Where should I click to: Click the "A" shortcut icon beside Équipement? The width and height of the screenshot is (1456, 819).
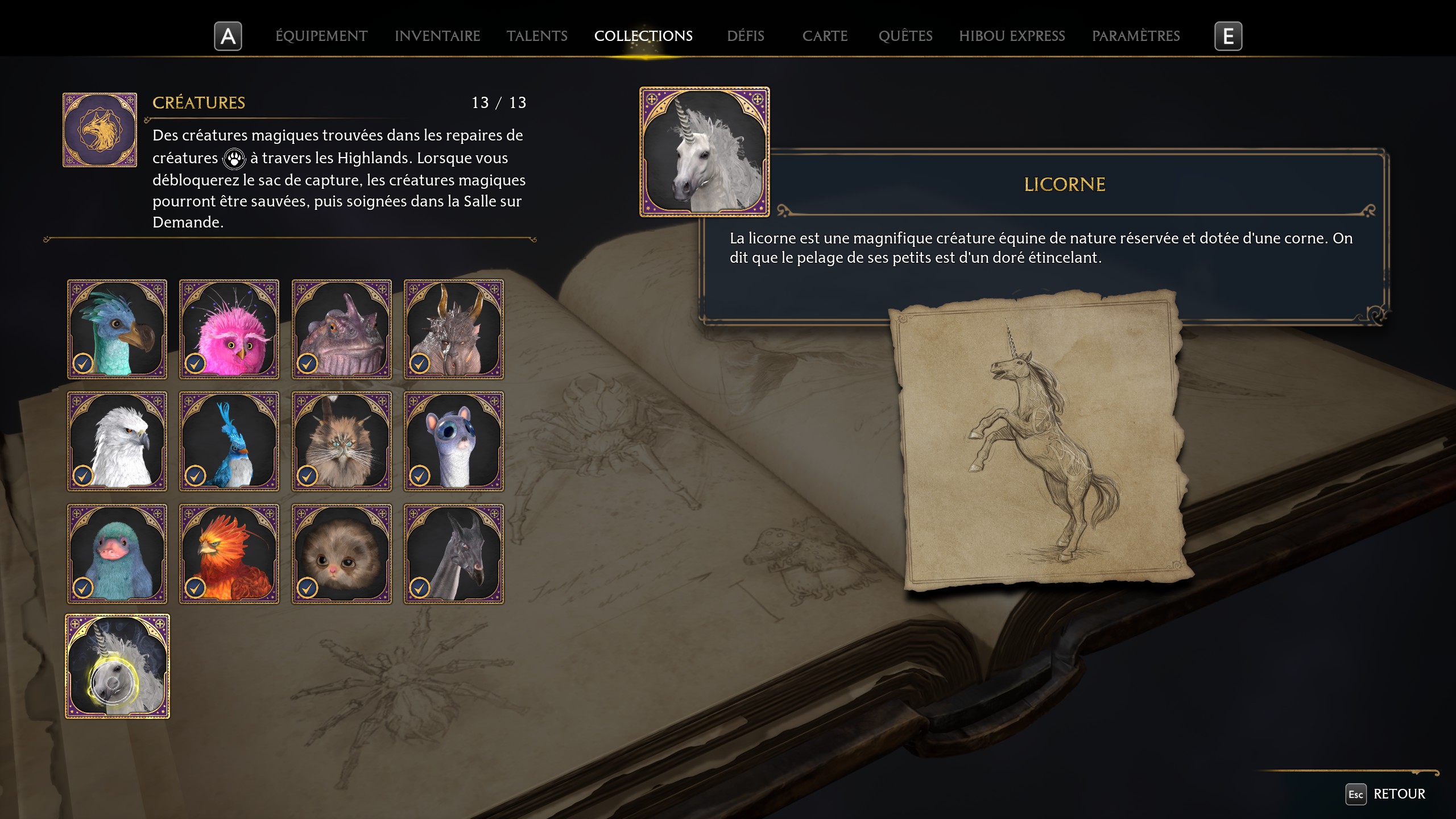[228, 36]
